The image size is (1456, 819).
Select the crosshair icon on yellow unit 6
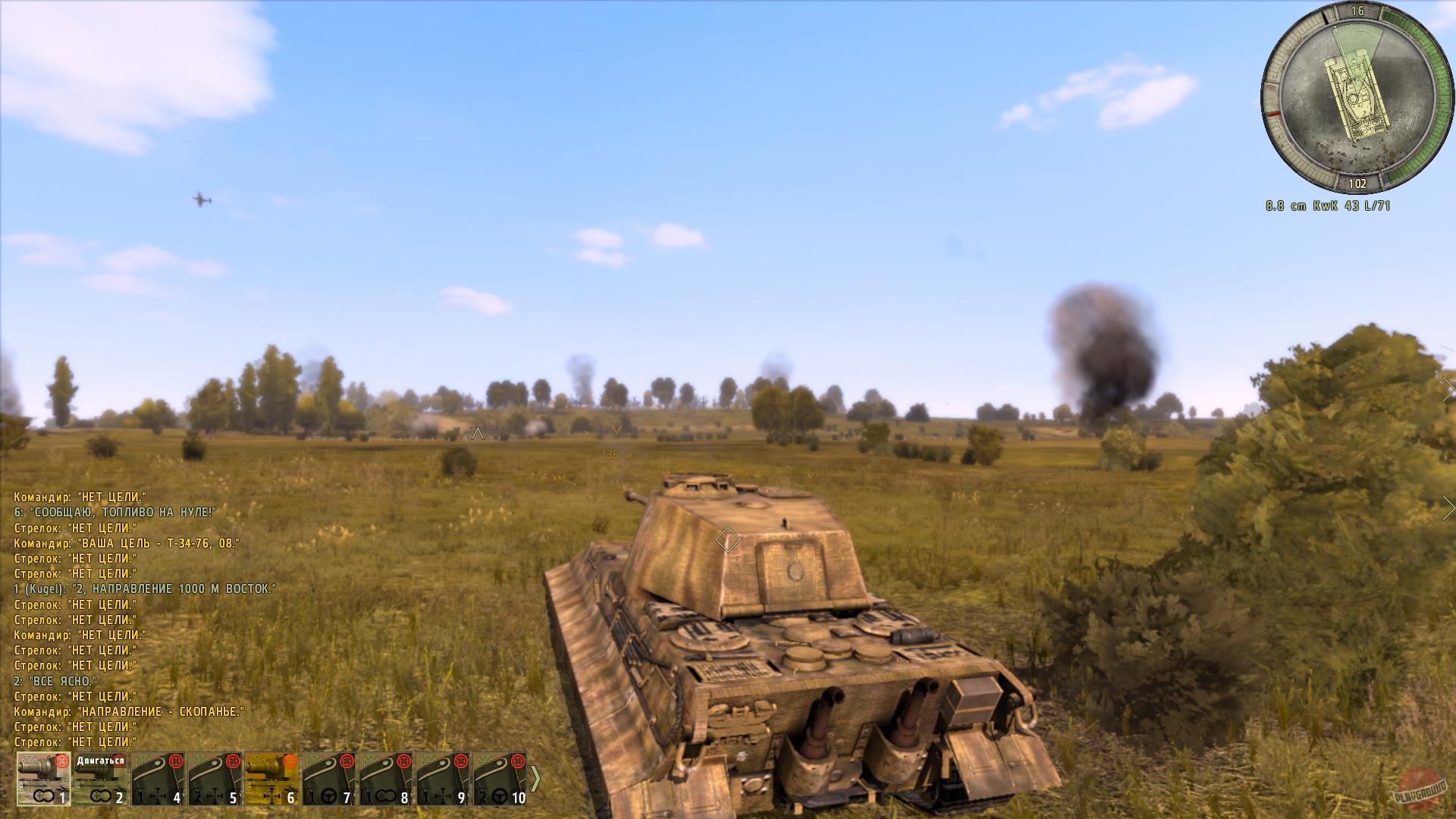point(271,795)
